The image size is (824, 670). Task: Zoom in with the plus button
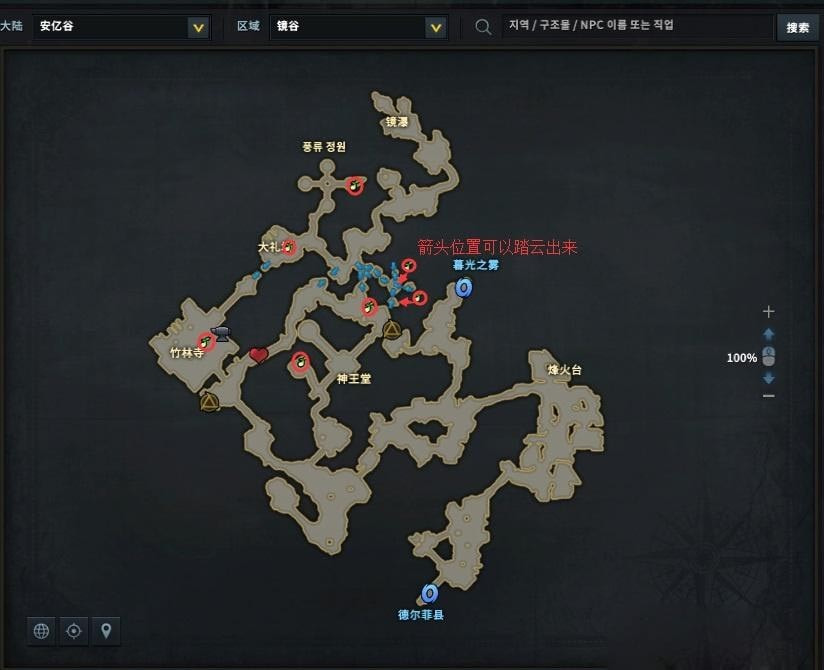coord(768,312)
